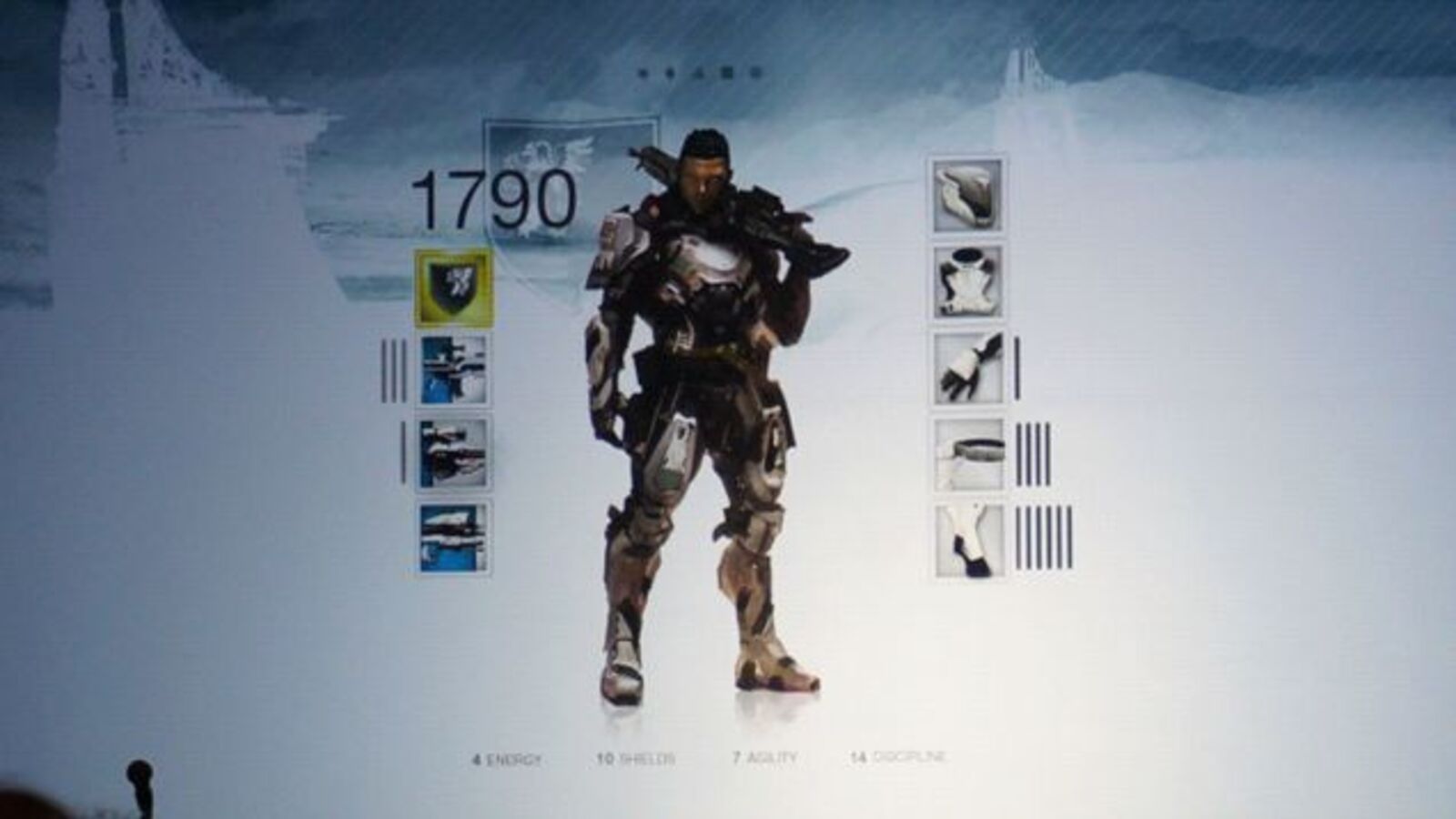Switch to the center triangle menu tab
Image resolution: width=1456 pixels, height=819 pixels.
pyautogui.click(x=696, y=72)
